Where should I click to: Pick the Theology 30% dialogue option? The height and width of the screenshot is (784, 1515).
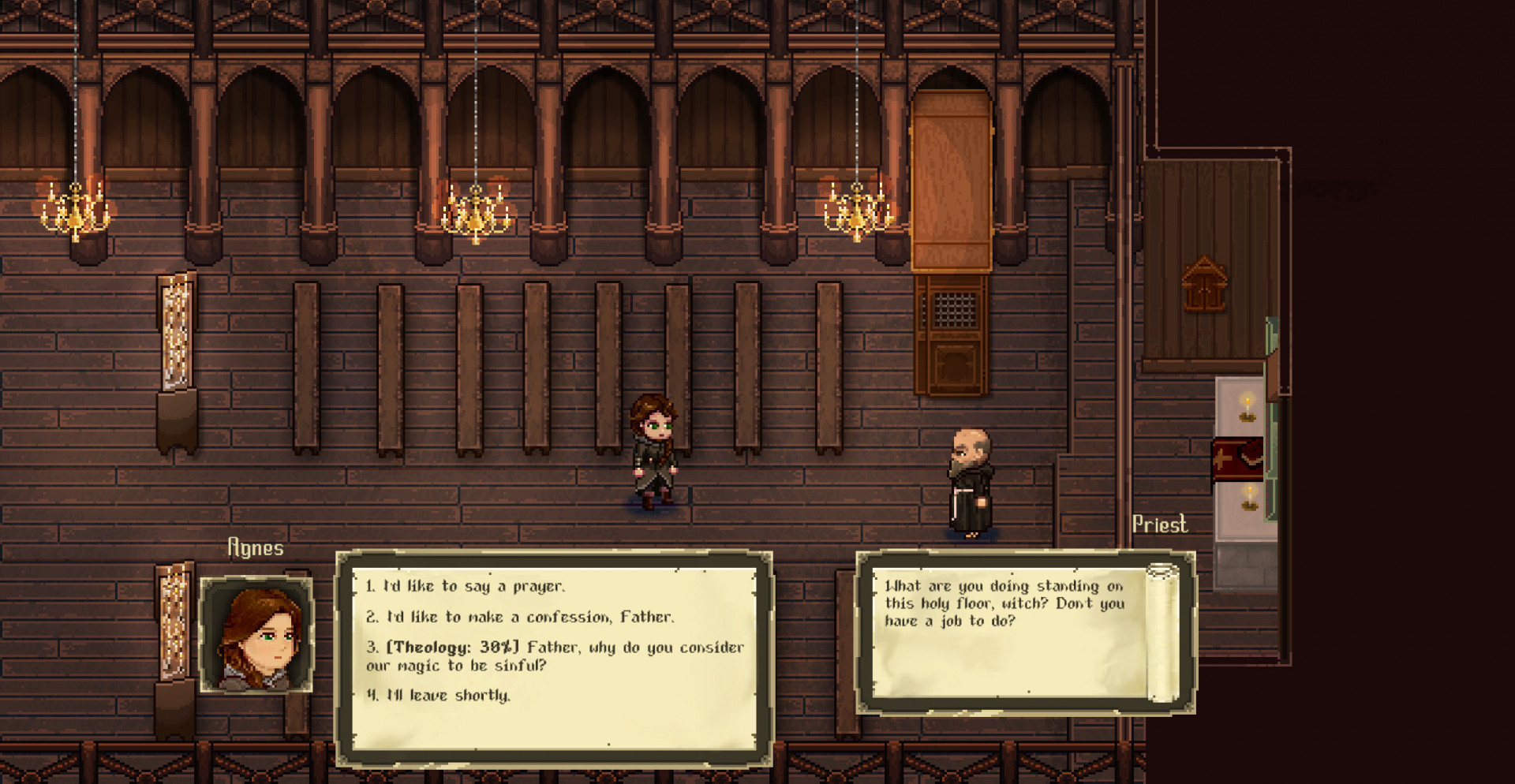tap(554, 656)
